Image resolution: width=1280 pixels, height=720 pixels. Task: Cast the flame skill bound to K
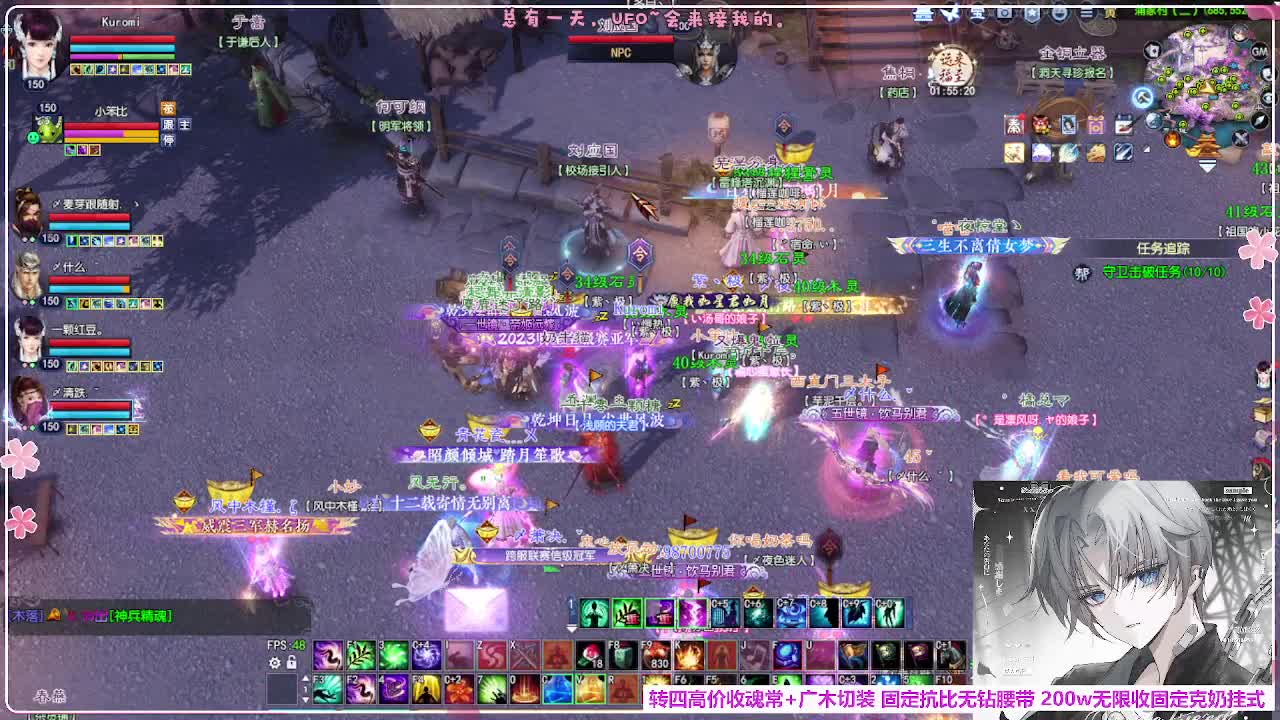point(689,652)
